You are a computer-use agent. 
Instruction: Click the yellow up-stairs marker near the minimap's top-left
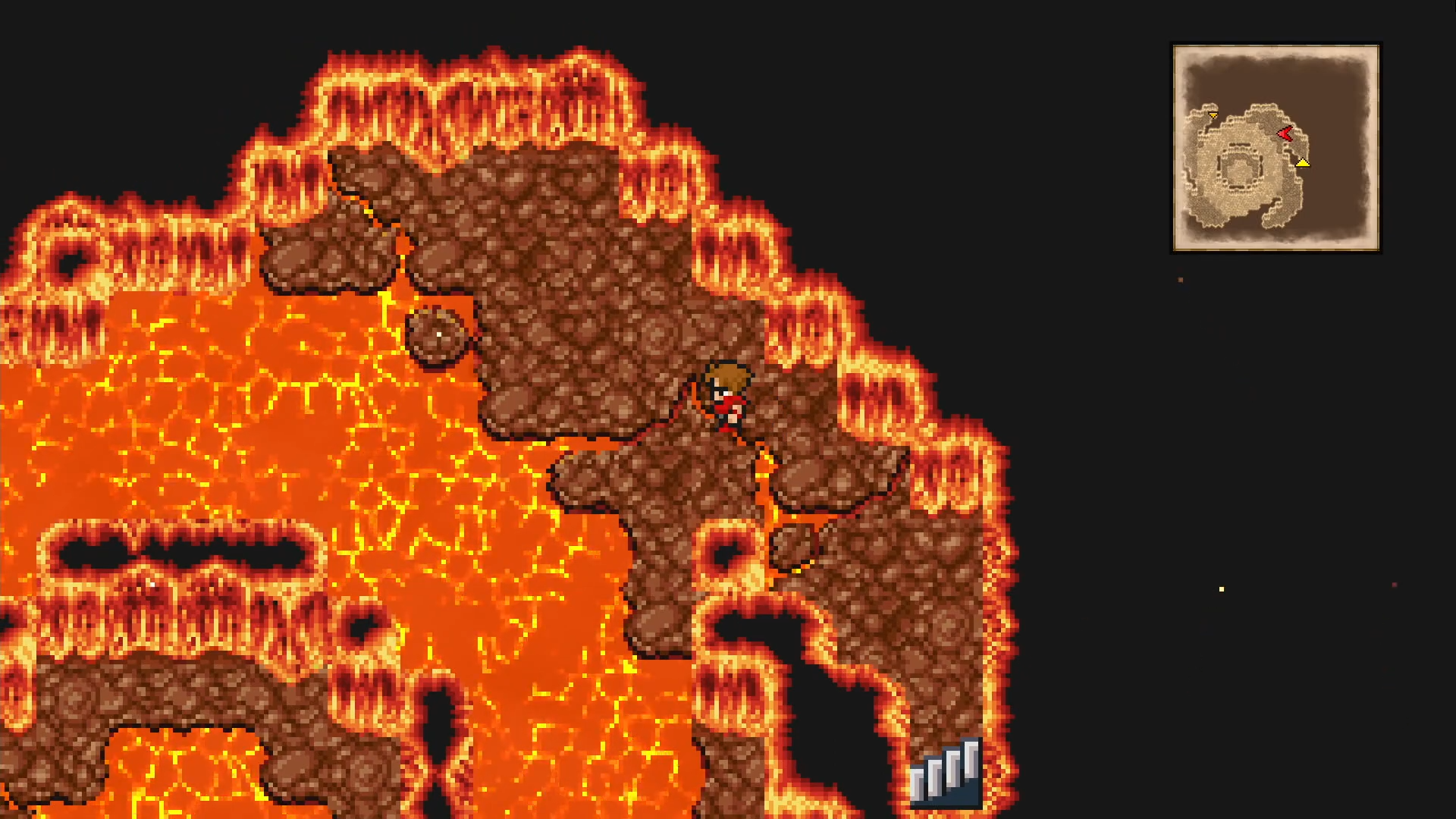tap(1213, 115)
